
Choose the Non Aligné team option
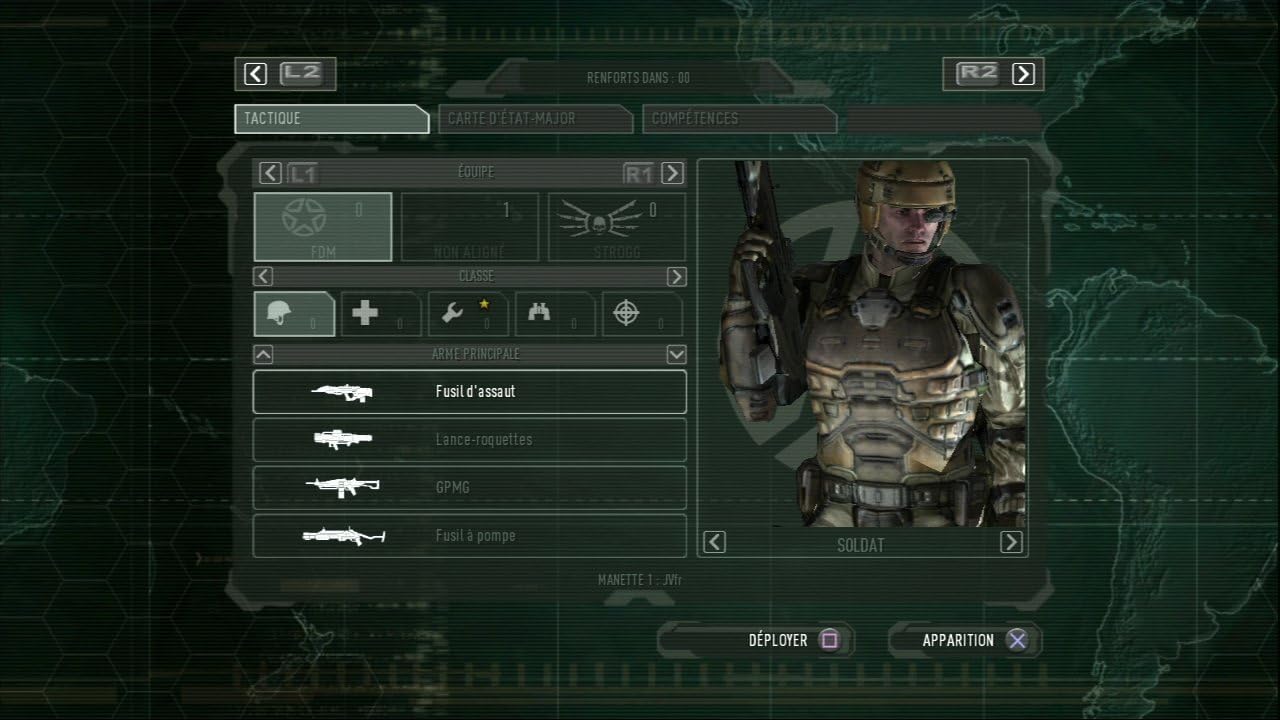click(x=469, y=227)
